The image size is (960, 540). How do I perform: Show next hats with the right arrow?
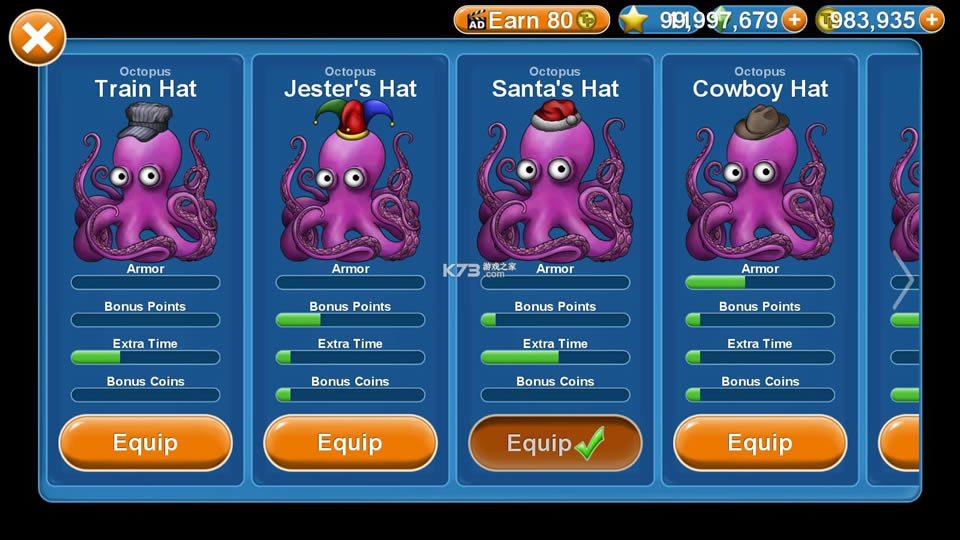tap(903, 281)
